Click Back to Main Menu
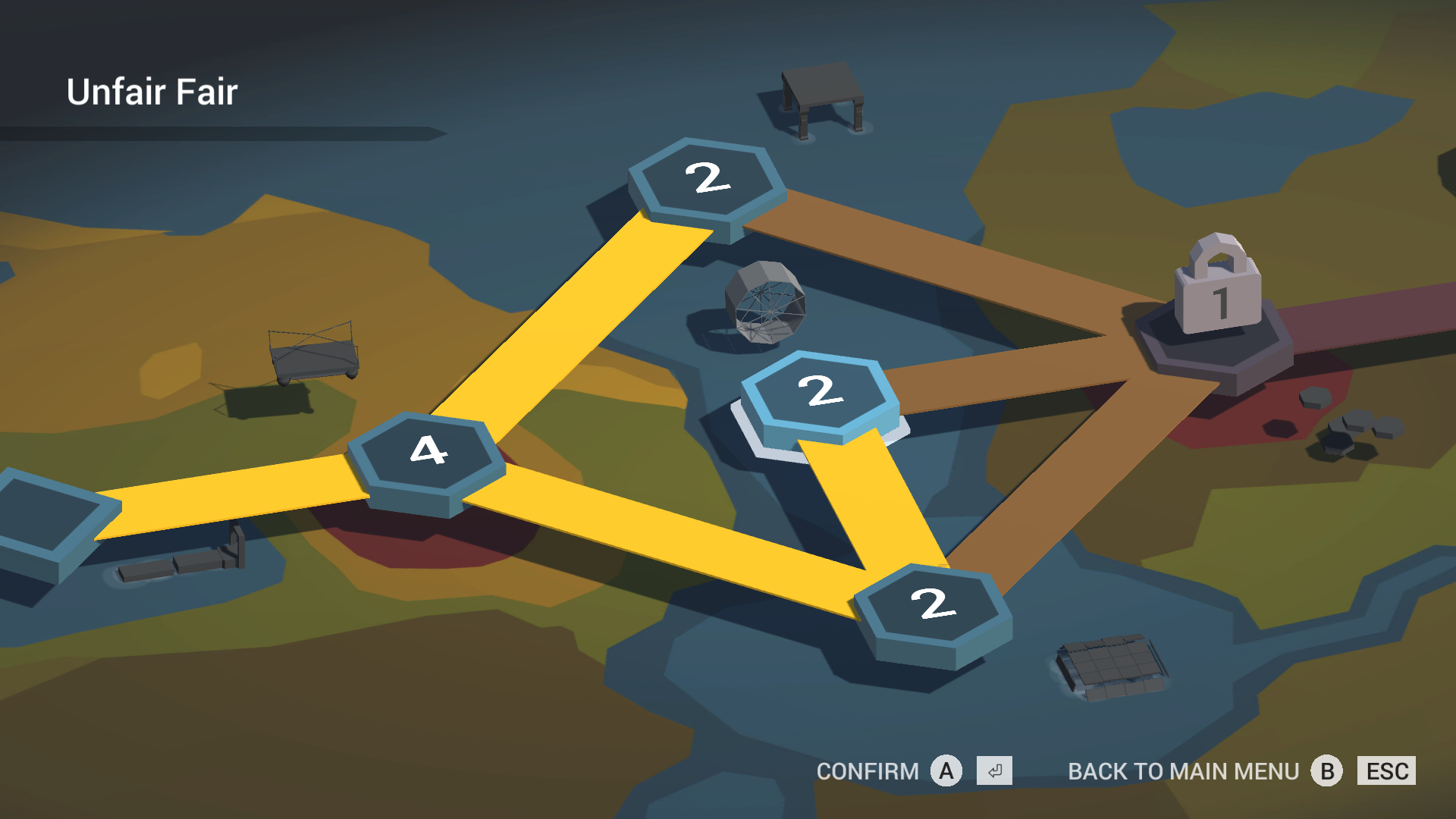The height and width of the screenshot is (819, 1456). 1183,771
